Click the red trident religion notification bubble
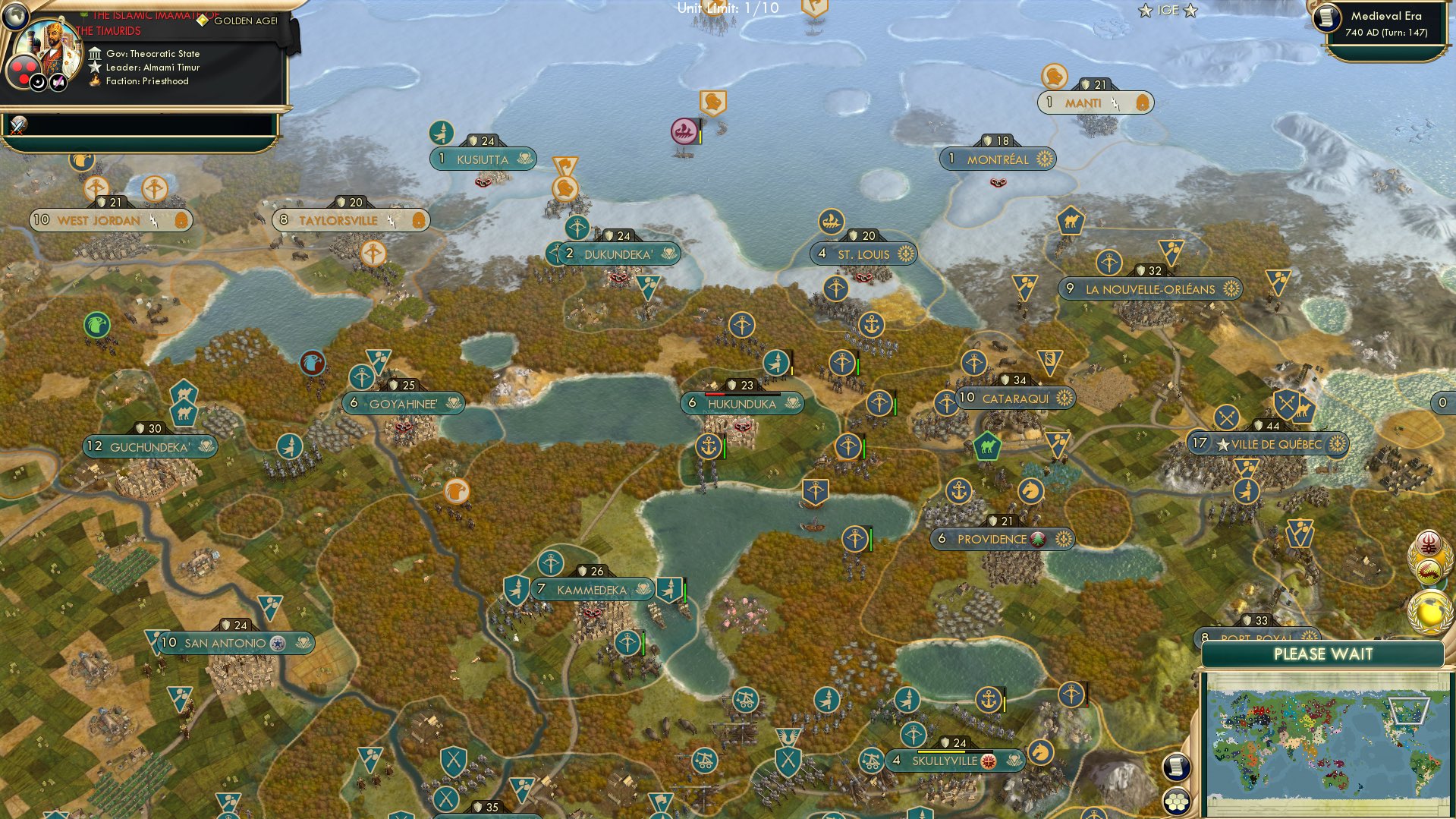 click(1429, 542)
